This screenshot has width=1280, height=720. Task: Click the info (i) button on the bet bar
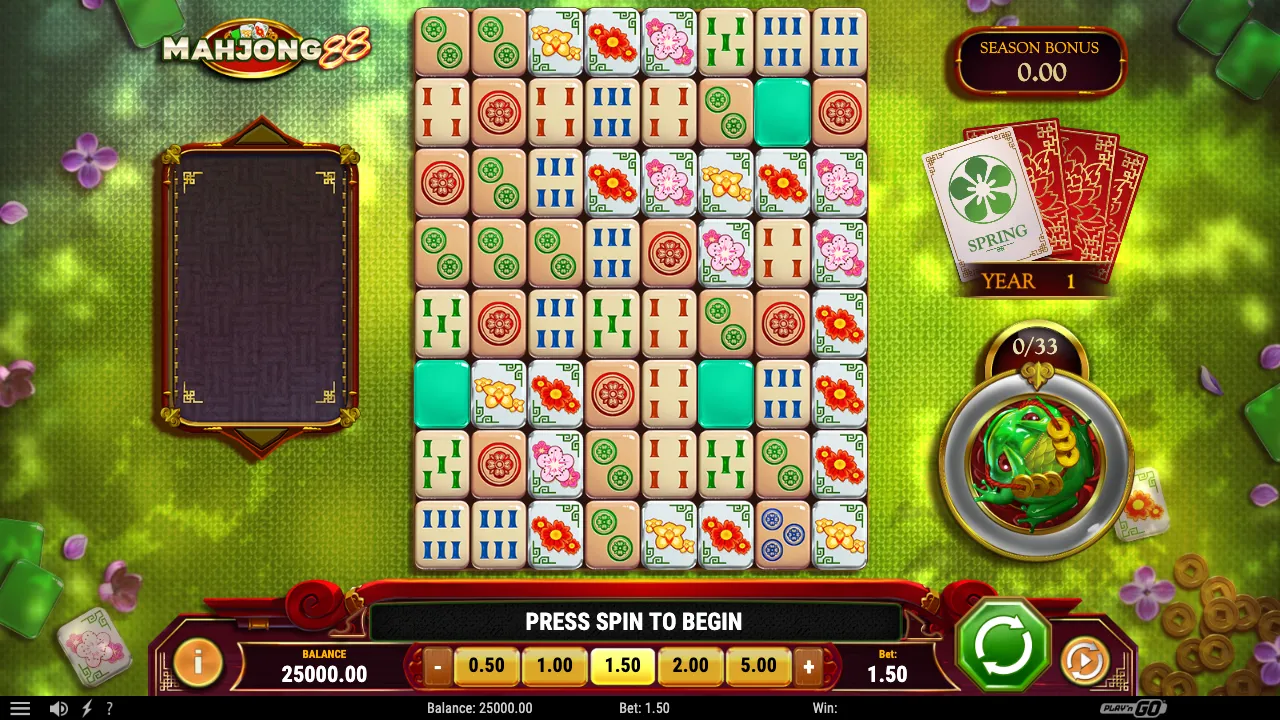click(196, 664)
